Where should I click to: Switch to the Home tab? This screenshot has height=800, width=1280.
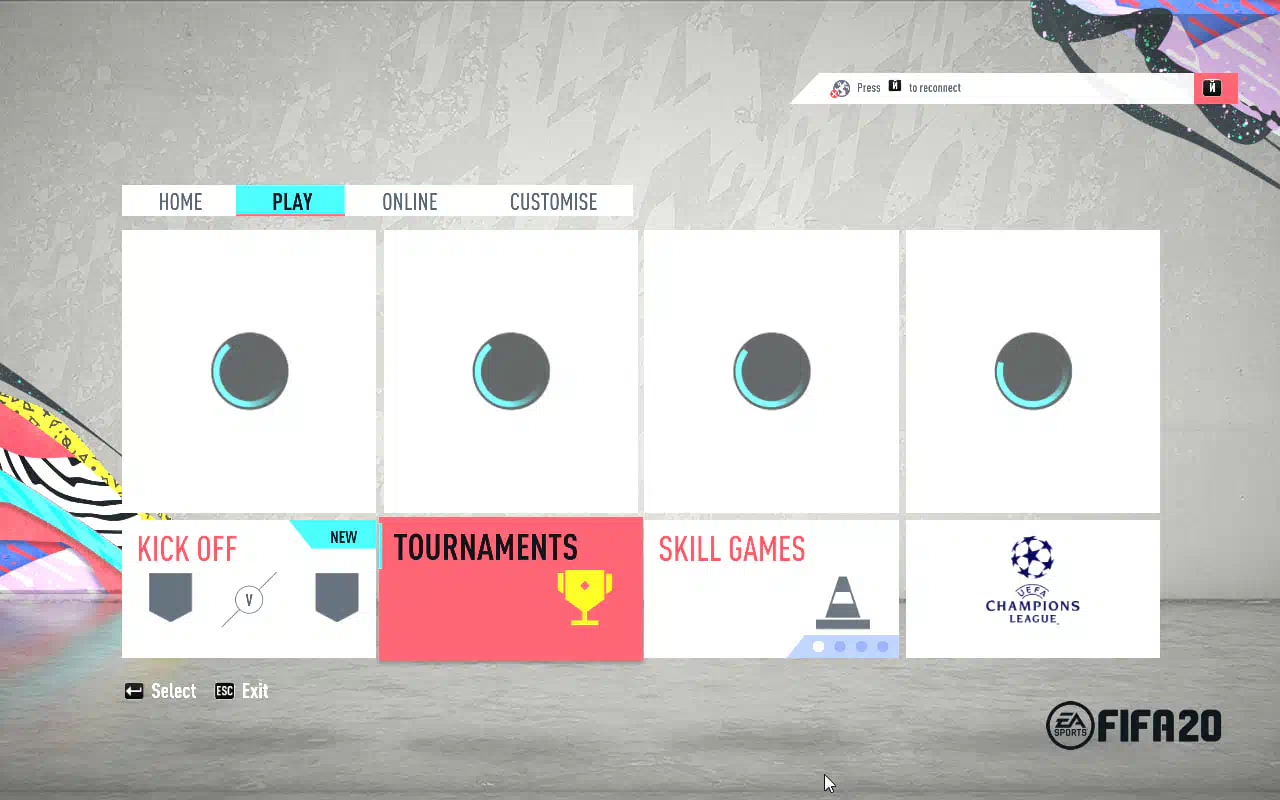(x=180, y=201)
